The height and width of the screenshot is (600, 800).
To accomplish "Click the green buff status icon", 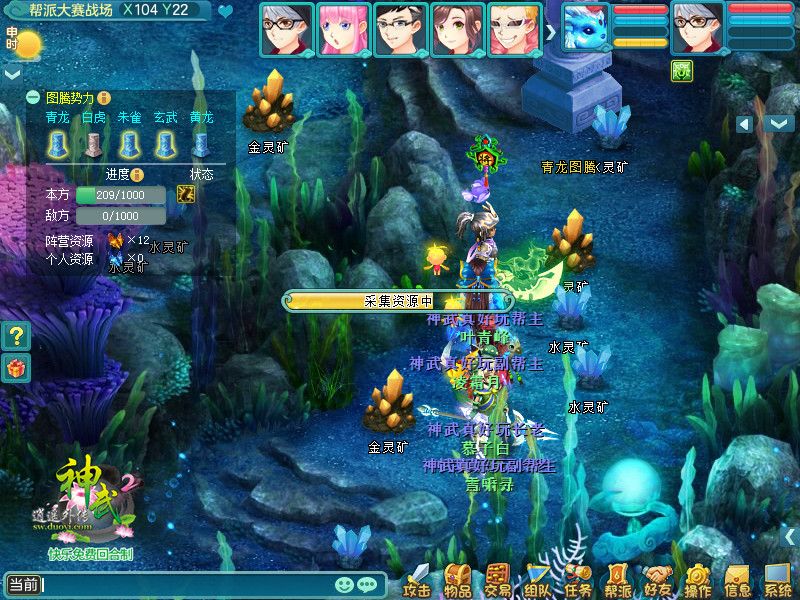I will tap(679, 69).
